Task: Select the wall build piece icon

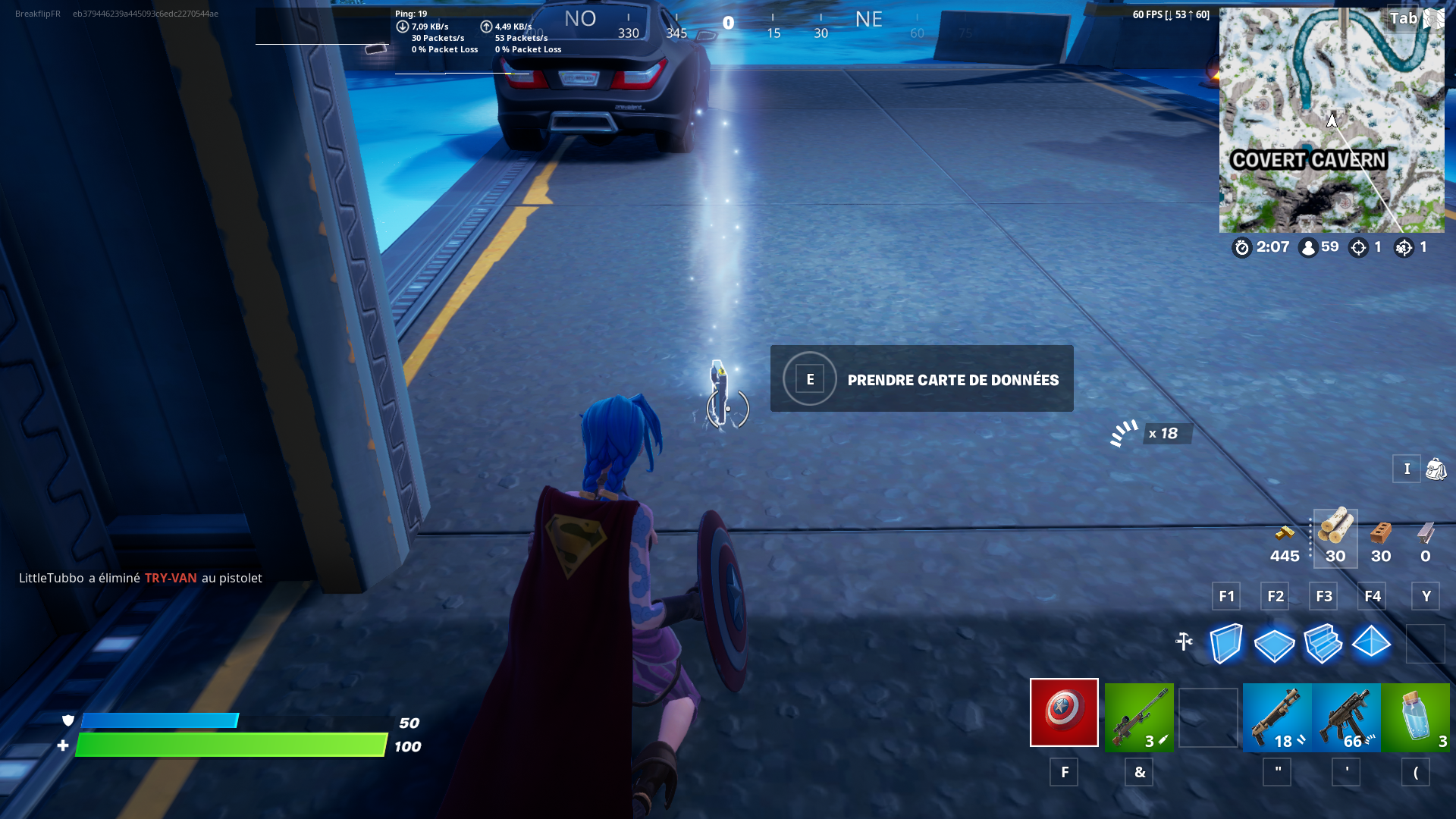Action: (1227, 644)
